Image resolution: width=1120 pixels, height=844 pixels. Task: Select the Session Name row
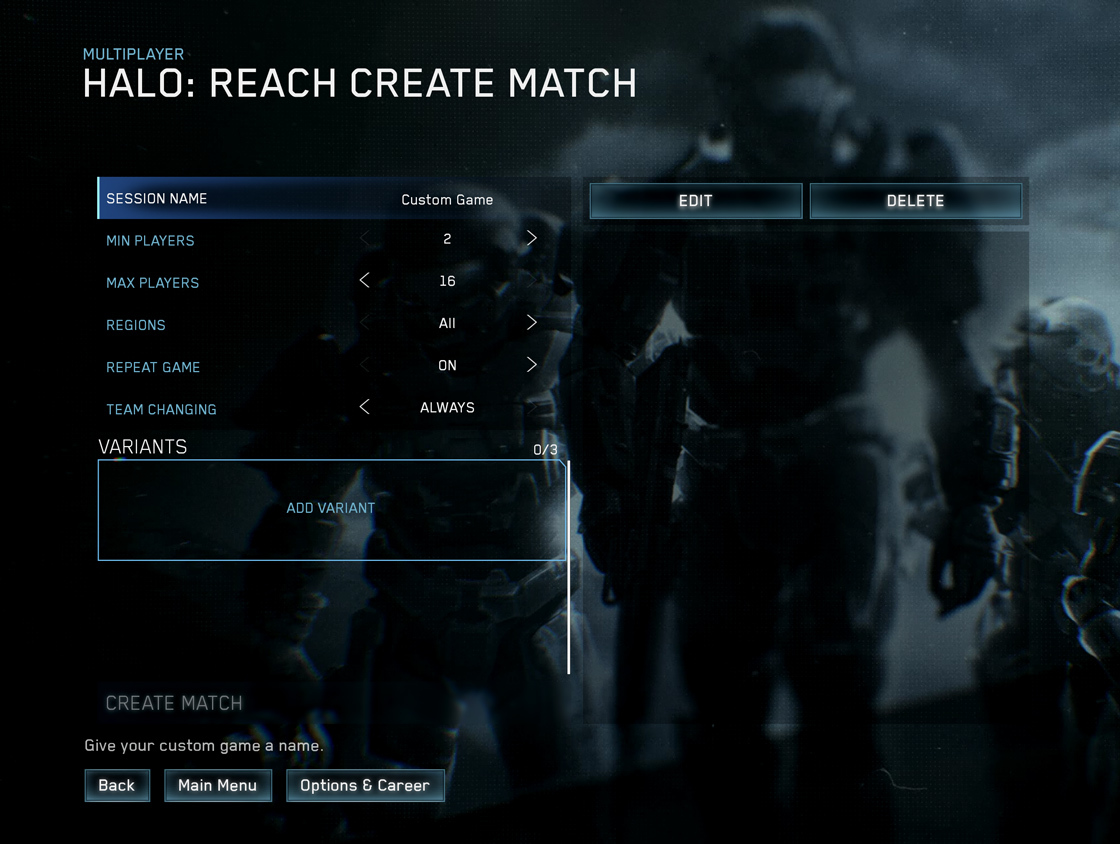333,199
